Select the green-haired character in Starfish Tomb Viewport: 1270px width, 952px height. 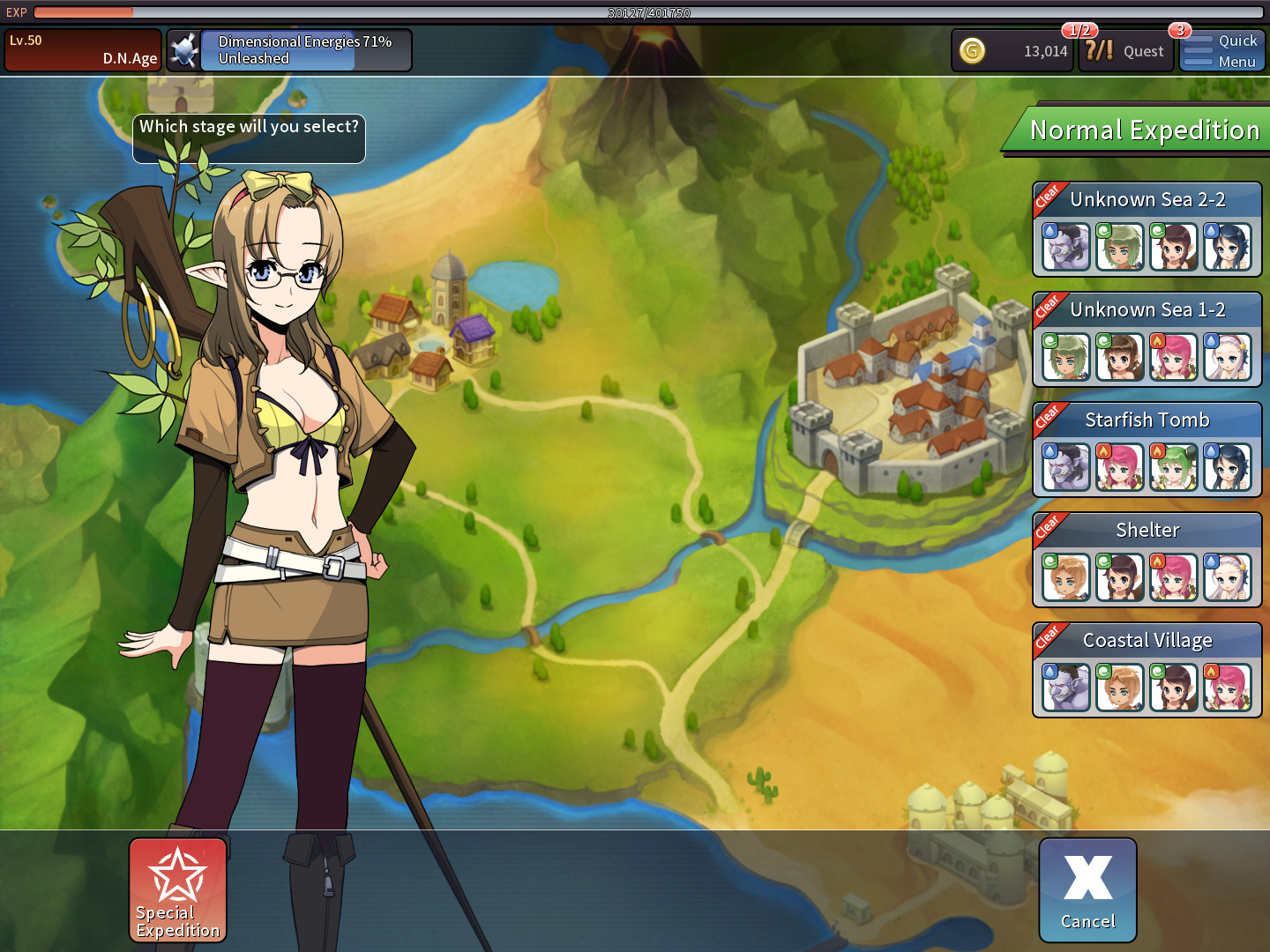pos(1174,466)
